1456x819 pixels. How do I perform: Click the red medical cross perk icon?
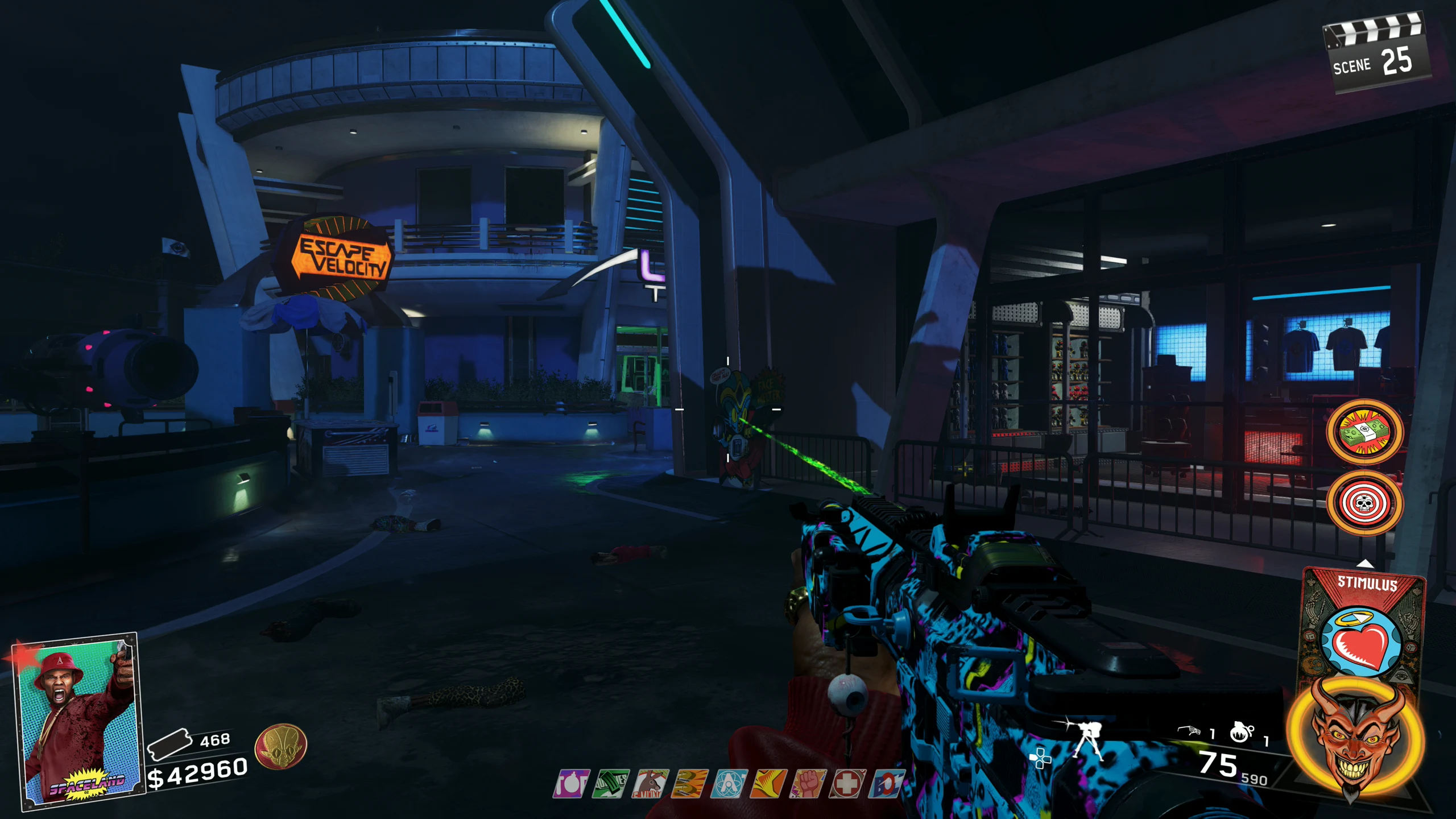pos(847,784)
